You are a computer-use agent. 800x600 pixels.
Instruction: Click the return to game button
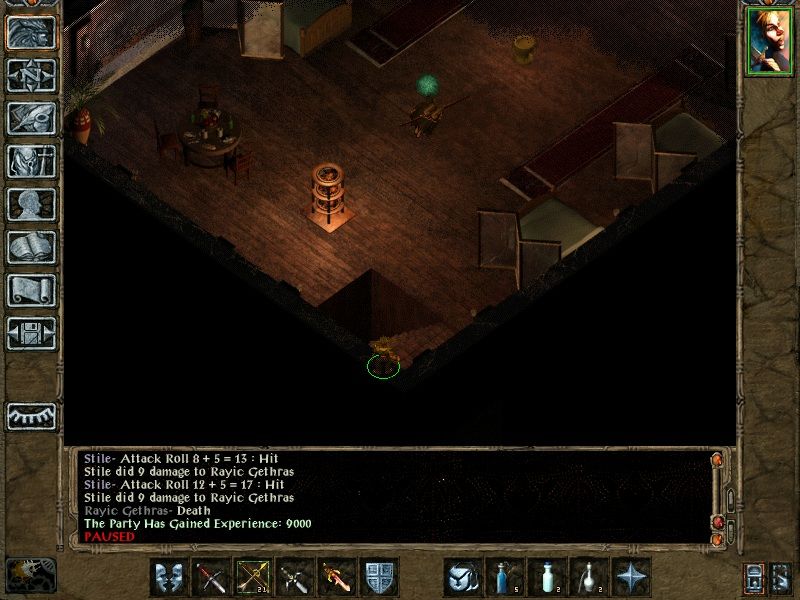31,34
